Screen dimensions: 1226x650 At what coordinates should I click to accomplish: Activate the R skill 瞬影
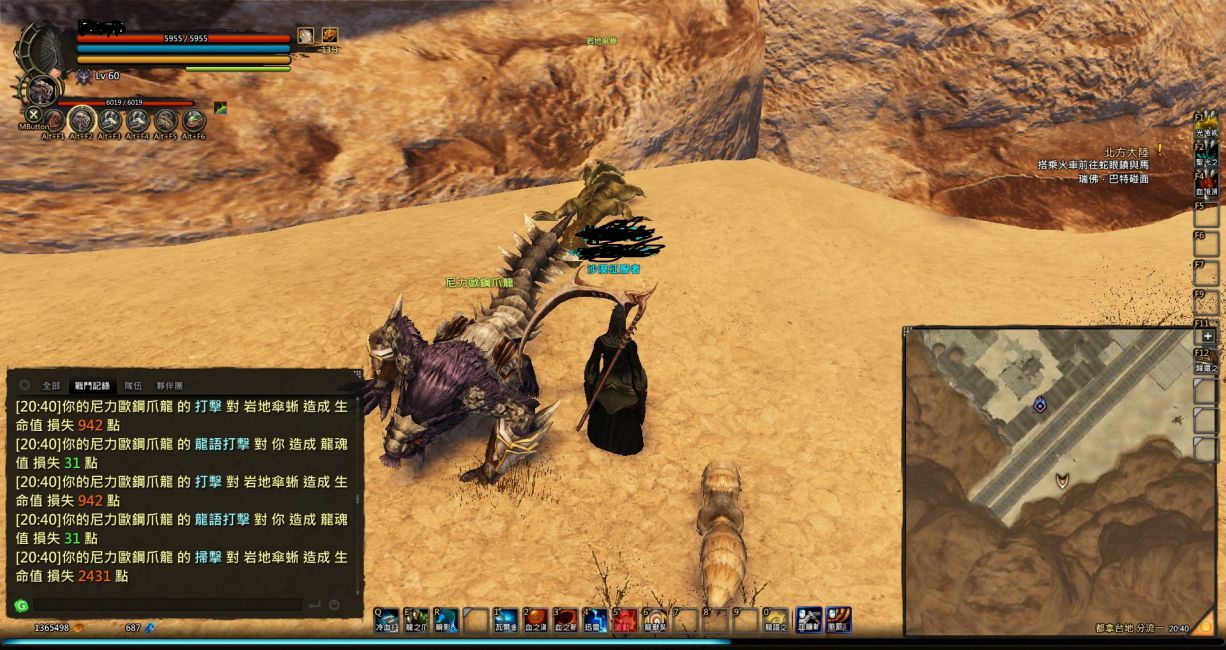pos(446,620)
